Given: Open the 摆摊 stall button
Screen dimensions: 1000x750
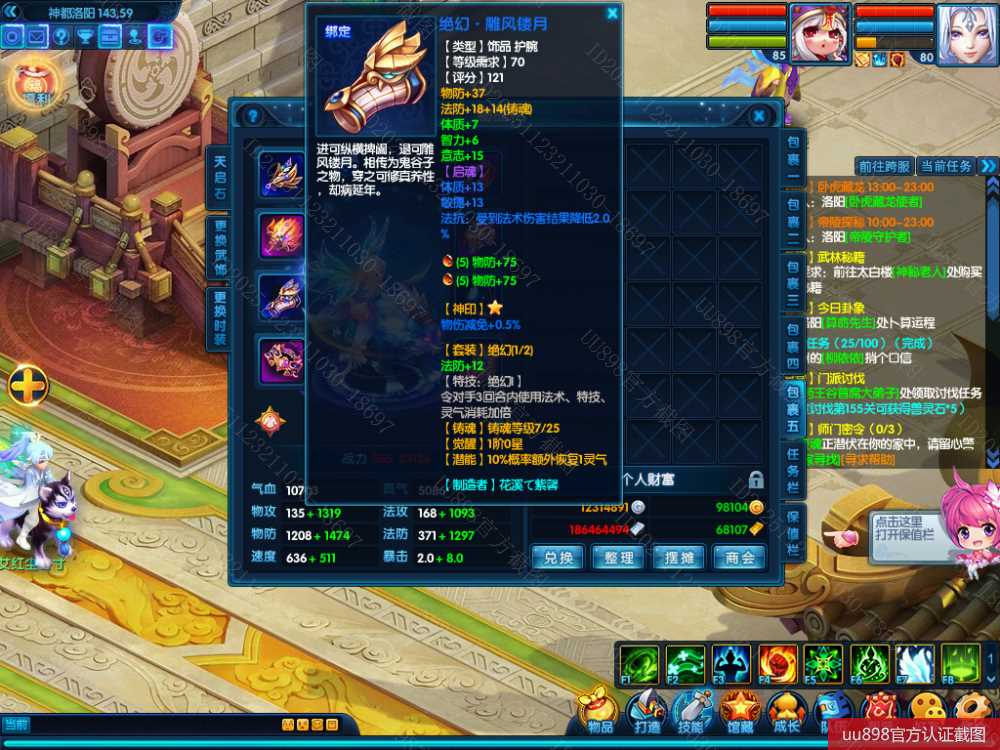Looking at the screenshot, I should [x=679, y=557].
